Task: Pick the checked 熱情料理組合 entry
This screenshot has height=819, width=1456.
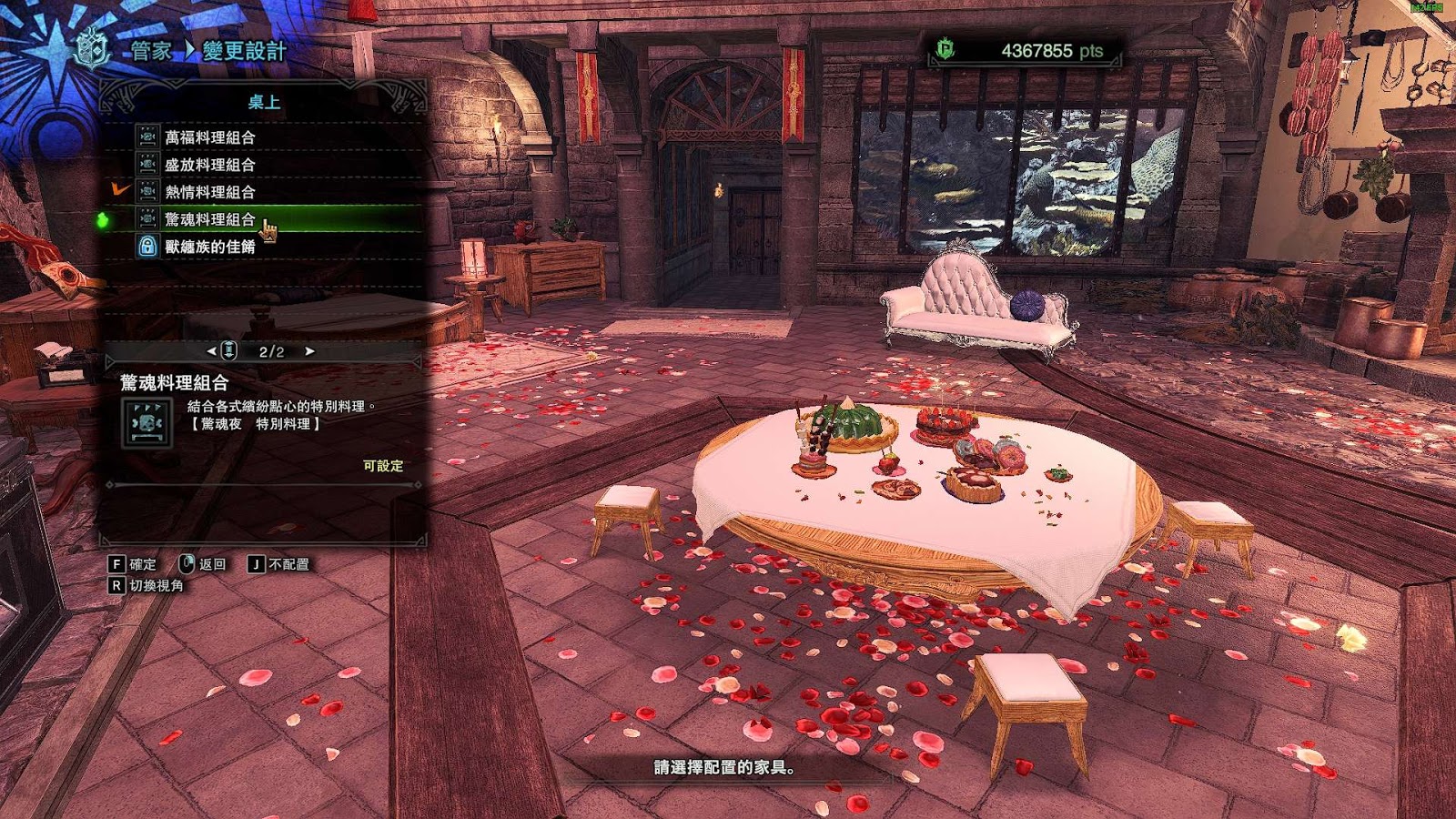Action: click(x=209, y=192)
